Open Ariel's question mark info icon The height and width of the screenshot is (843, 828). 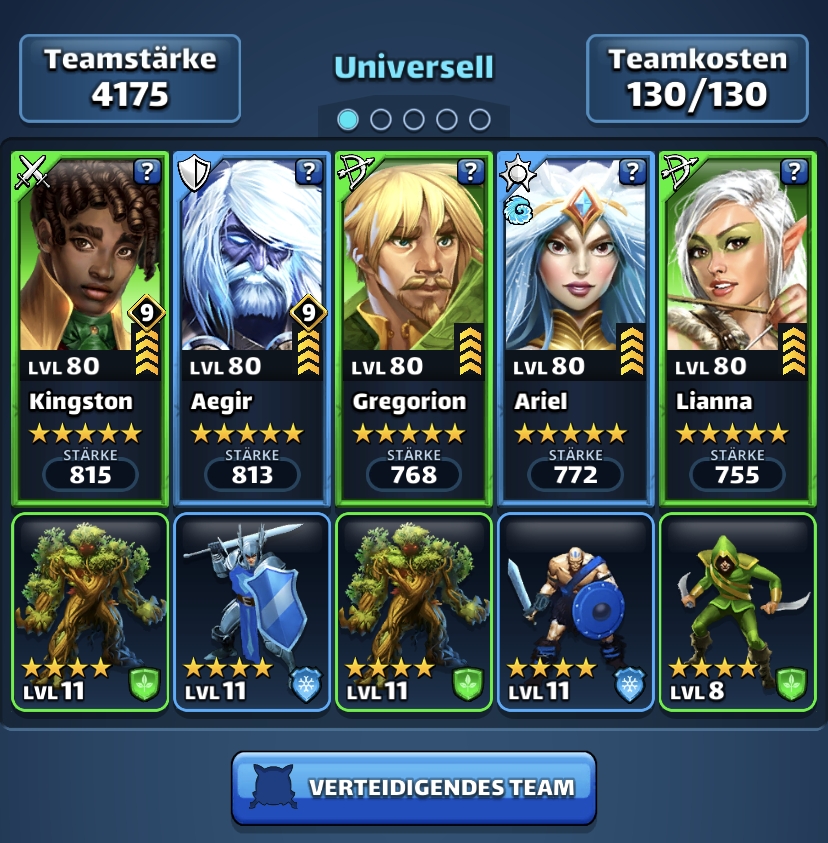(x=633, y=172)
